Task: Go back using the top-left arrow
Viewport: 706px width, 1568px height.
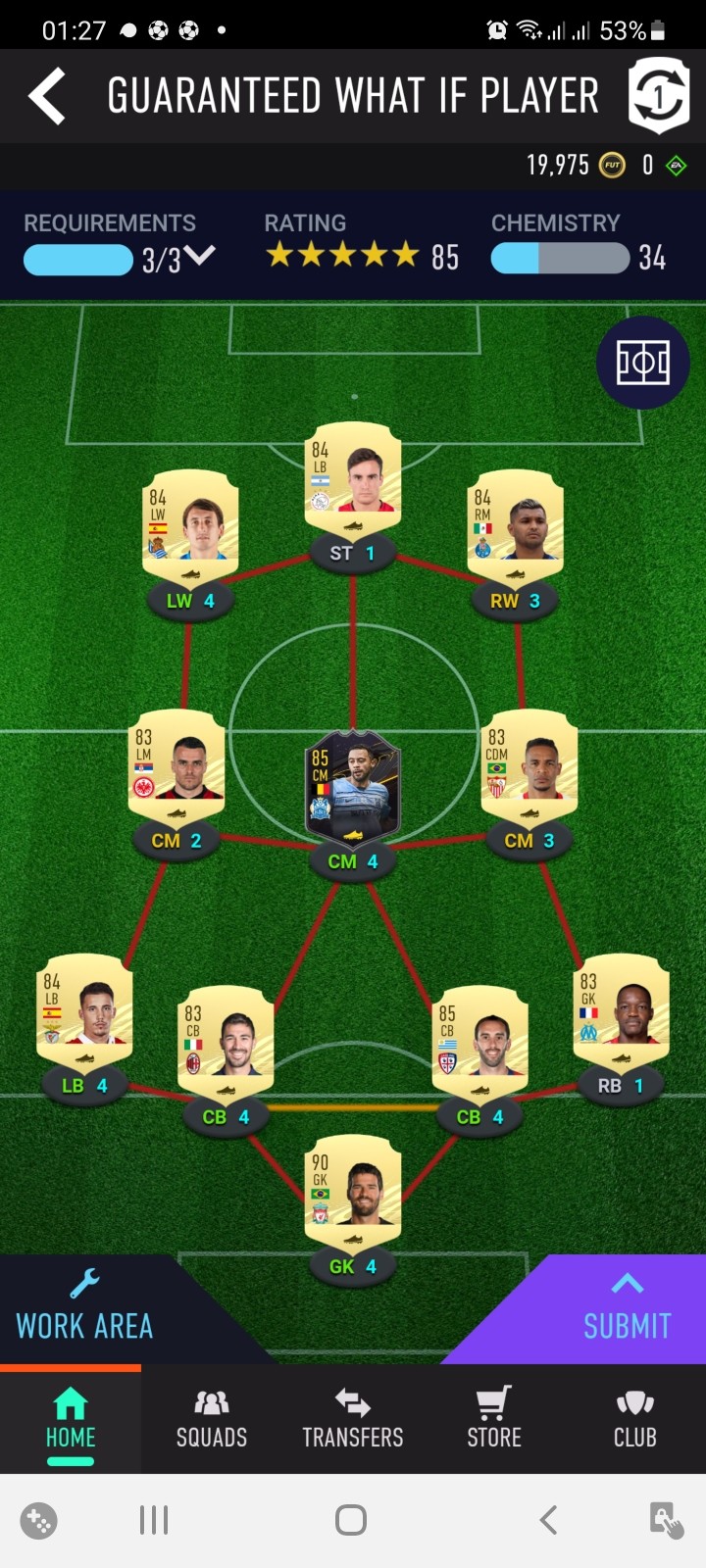Action: (47, 96)
